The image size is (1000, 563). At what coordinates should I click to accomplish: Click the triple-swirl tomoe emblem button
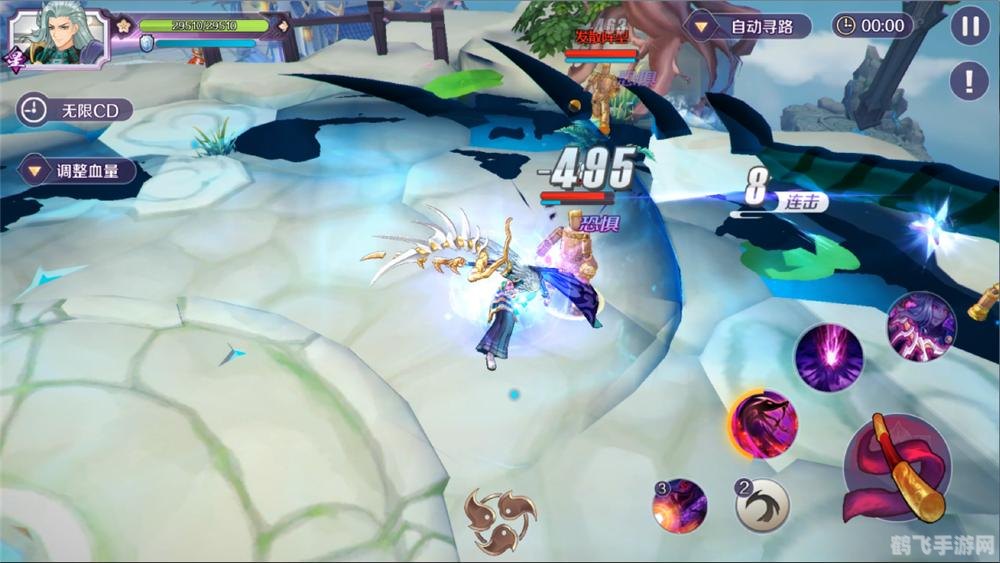(500, 519)
